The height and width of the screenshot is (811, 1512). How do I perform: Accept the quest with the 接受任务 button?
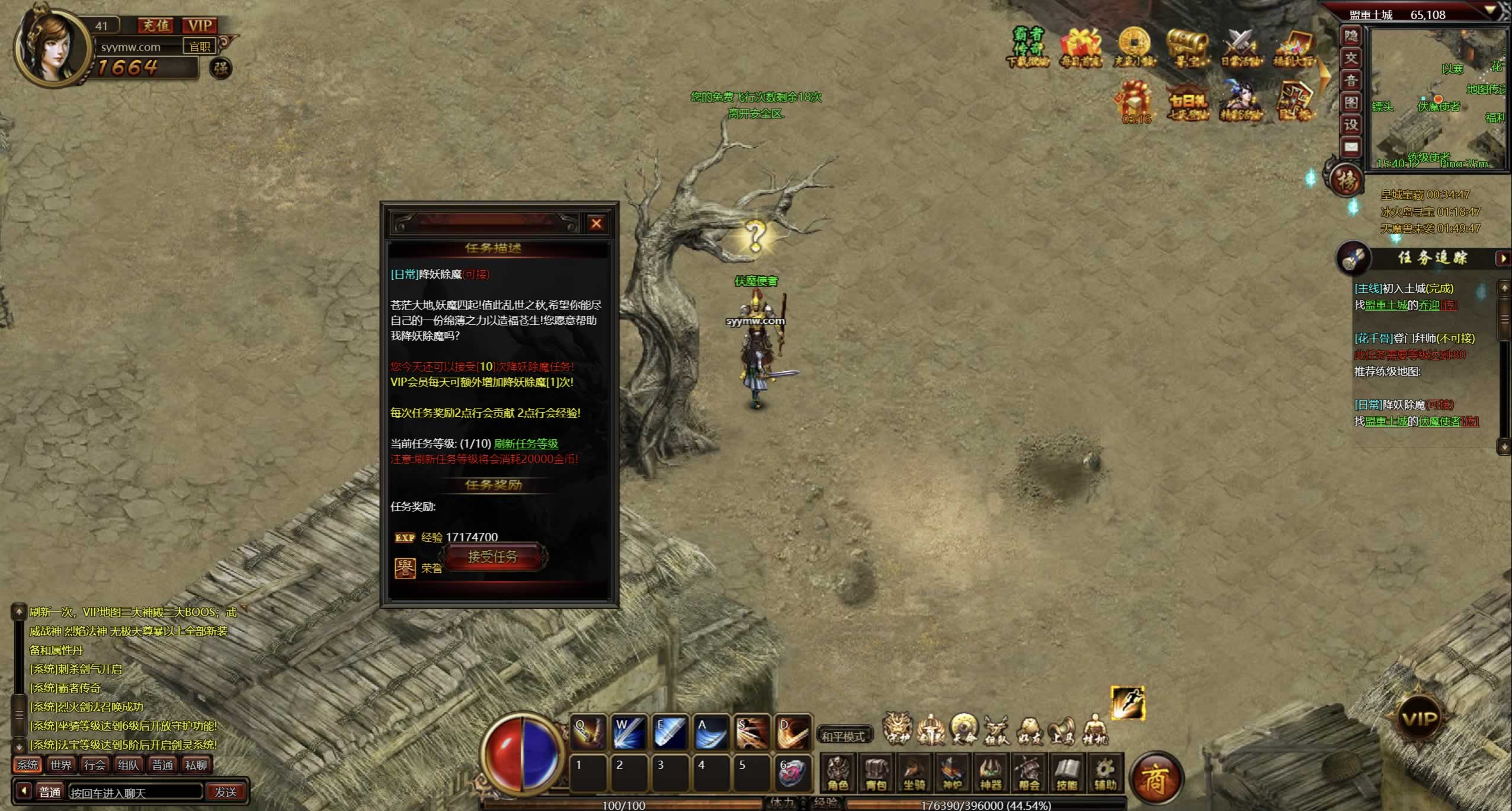tap(493, 557)
